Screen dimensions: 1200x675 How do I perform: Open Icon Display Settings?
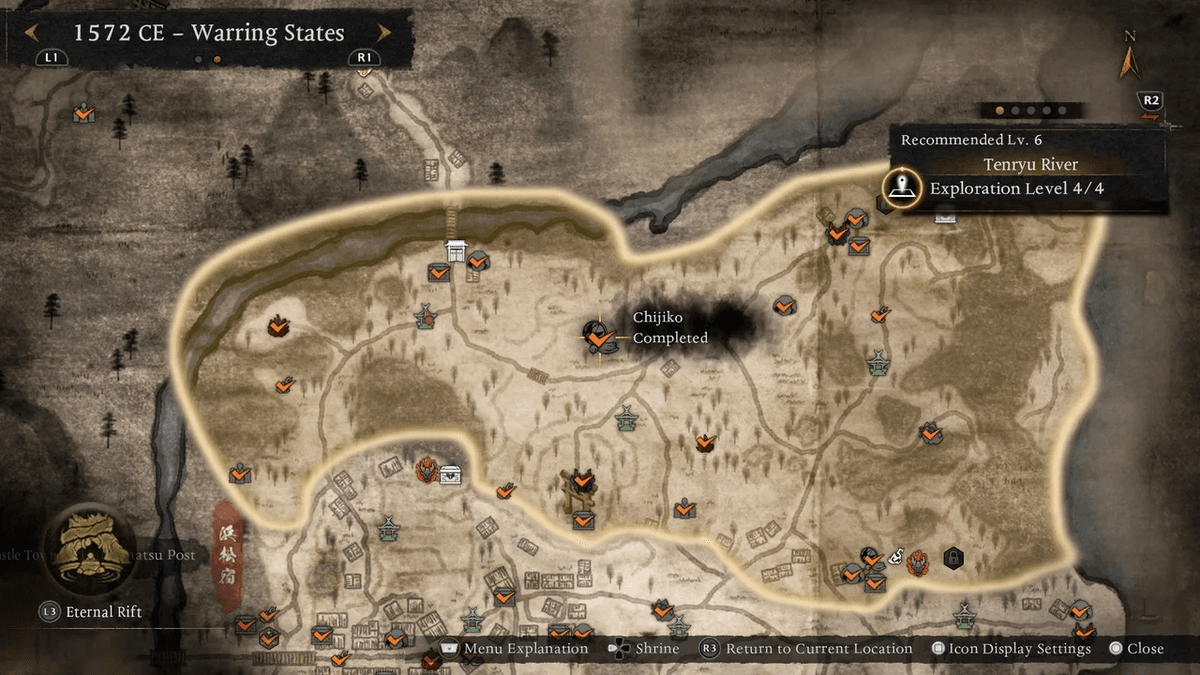pos(1012,649)
